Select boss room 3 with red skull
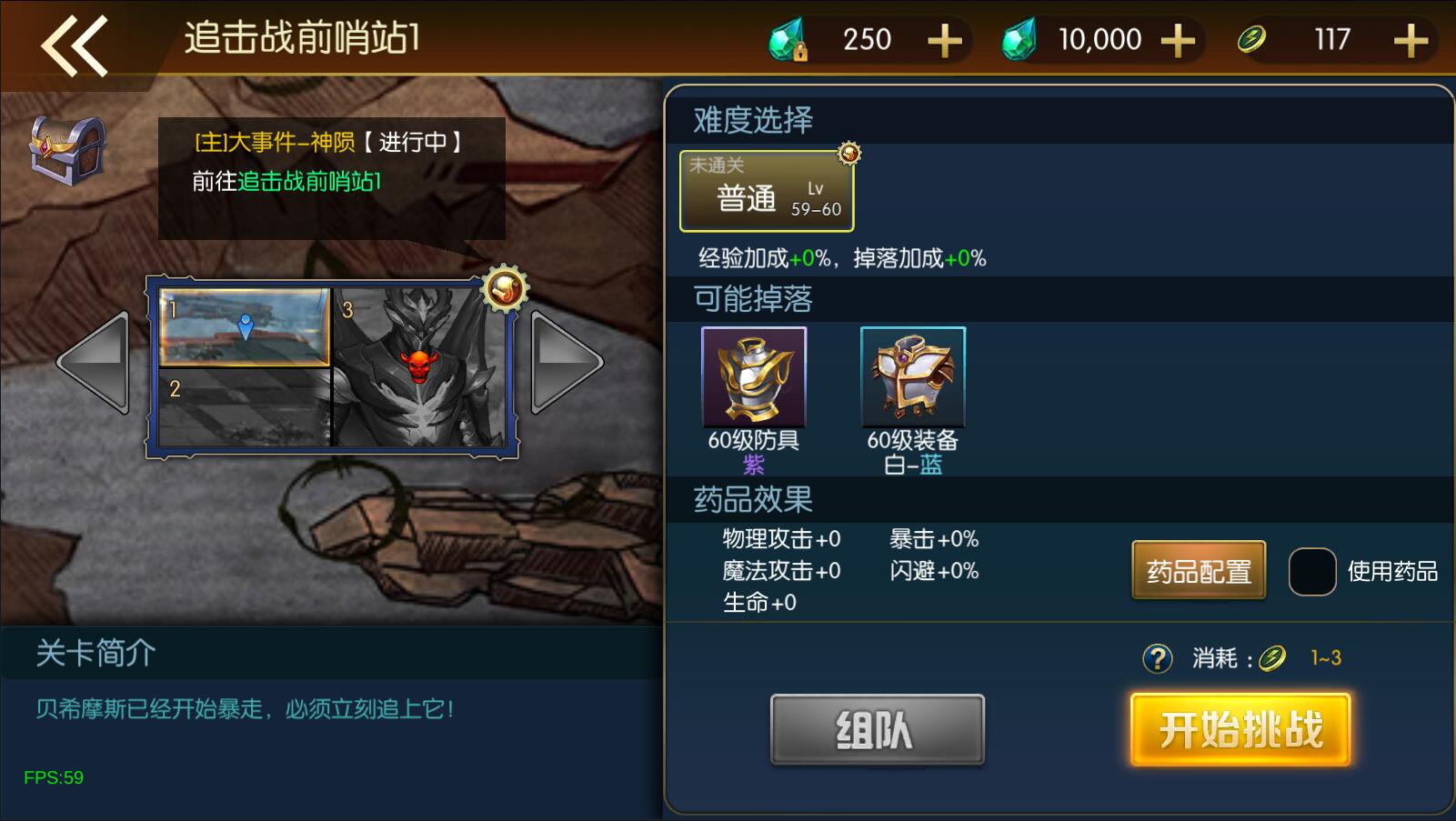 click(x=418, y=366)
